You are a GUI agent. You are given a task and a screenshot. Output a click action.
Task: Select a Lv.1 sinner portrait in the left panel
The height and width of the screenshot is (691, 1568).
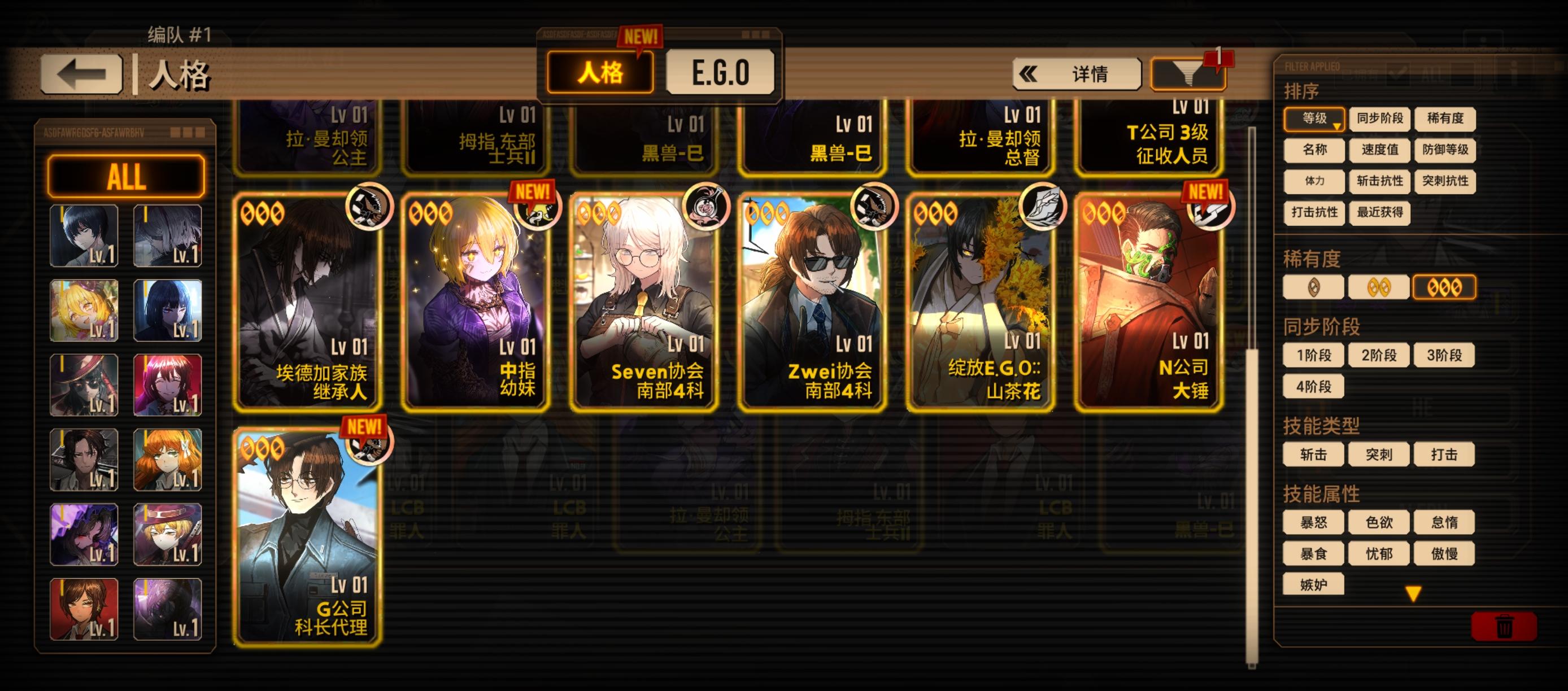tap(84, 236)
